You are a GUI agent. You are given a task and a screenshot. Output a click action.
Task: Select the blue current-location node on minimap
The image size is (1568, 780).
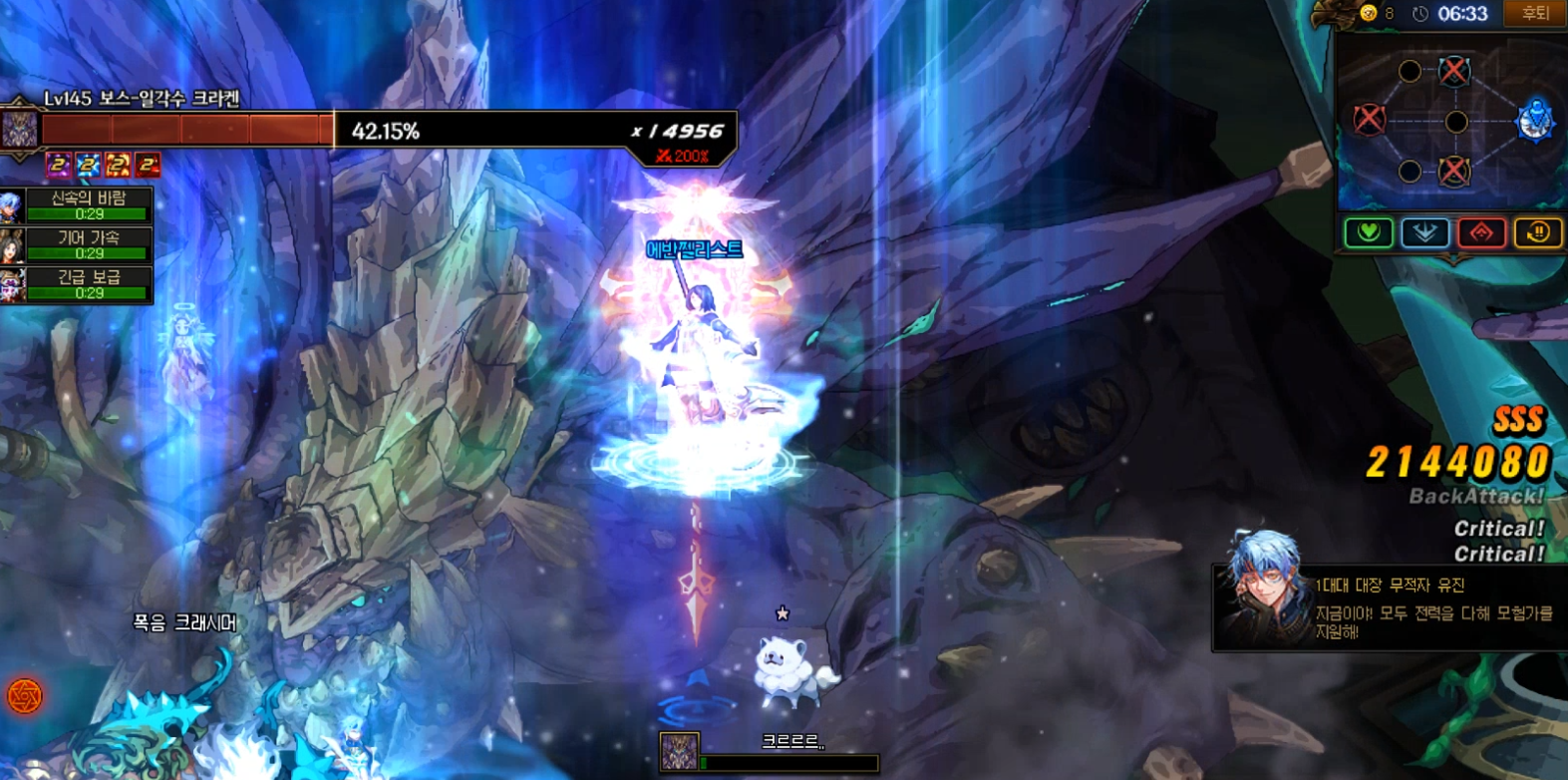pyautogui.click(x=1535, y=121)
